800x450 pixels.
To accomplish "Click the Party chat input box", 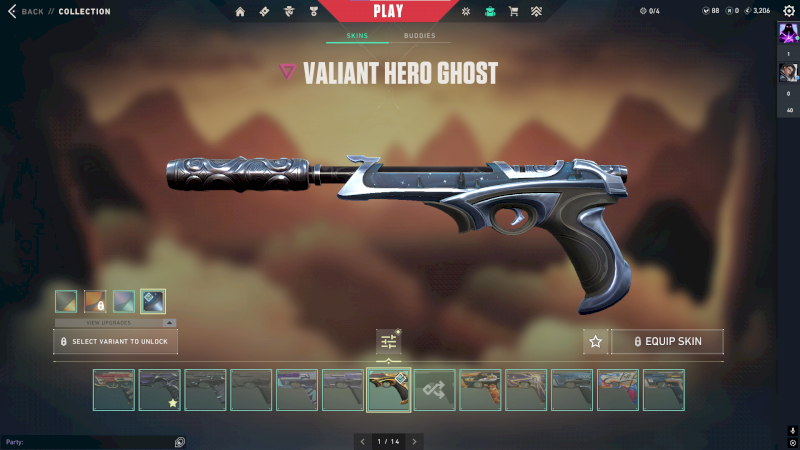I will (x=90, y=441).
